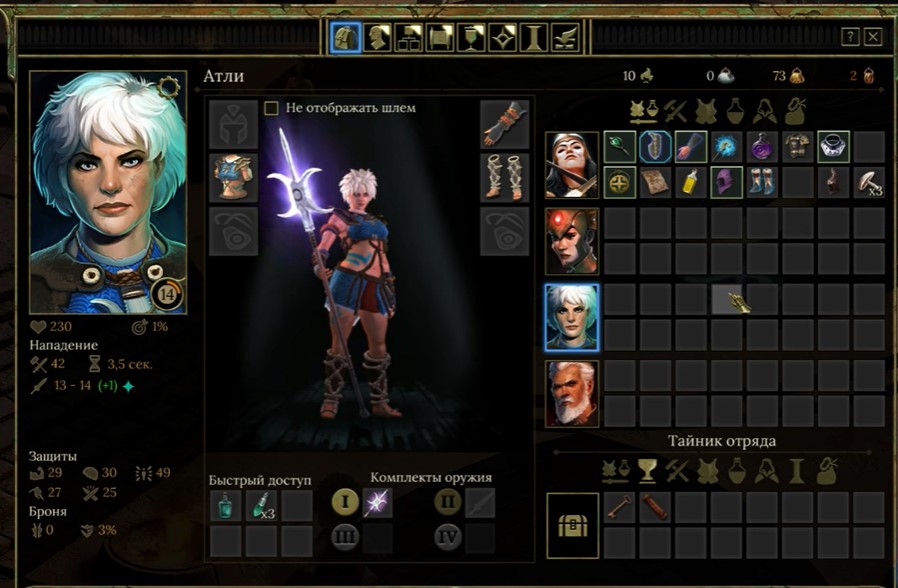Pick the yellow potion bottle slot
The height and width of the screenshot is (588, 898).
[691, 182]
